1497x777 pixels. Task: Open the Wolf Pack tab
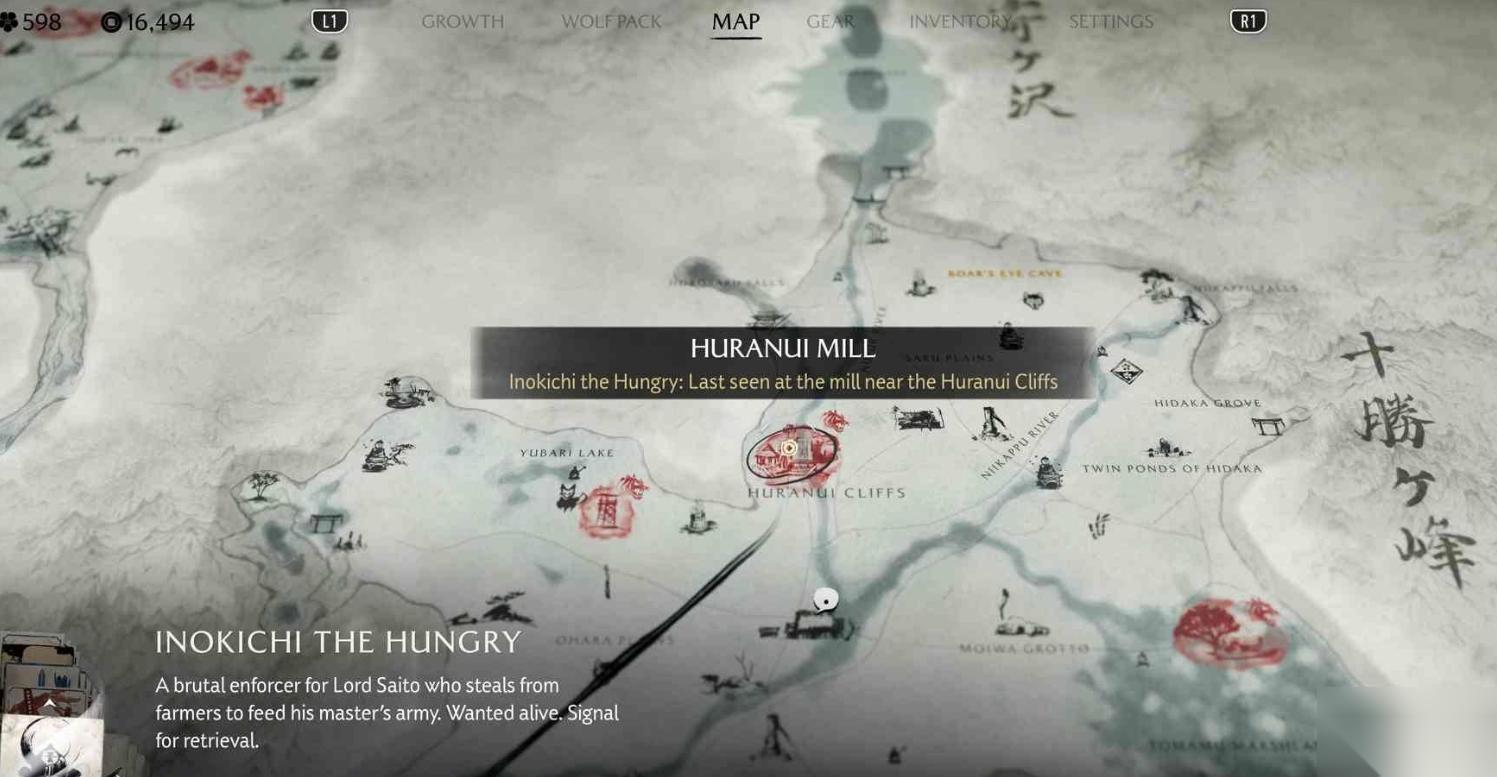(611, 22)
